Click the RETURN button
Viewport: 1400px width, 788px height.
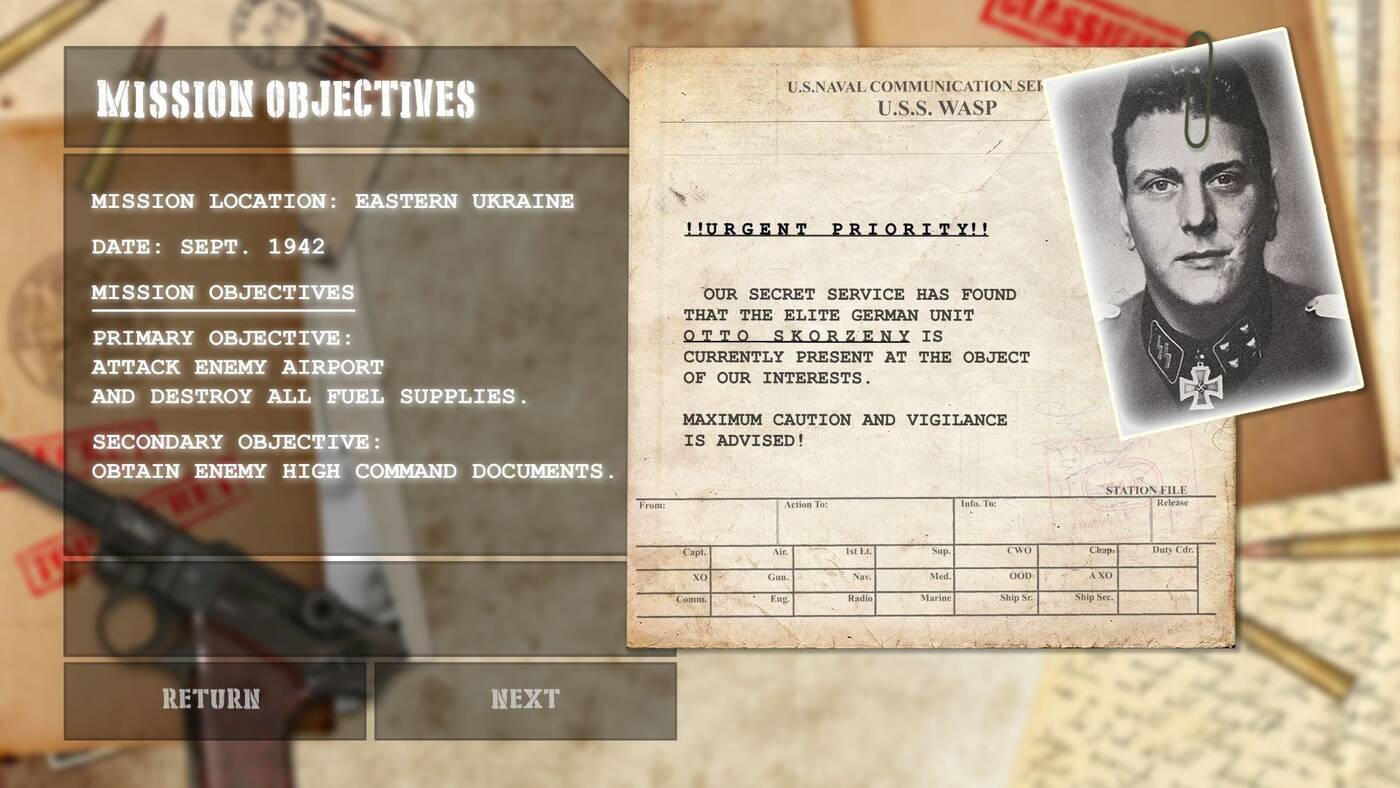(x=213, y=699)
